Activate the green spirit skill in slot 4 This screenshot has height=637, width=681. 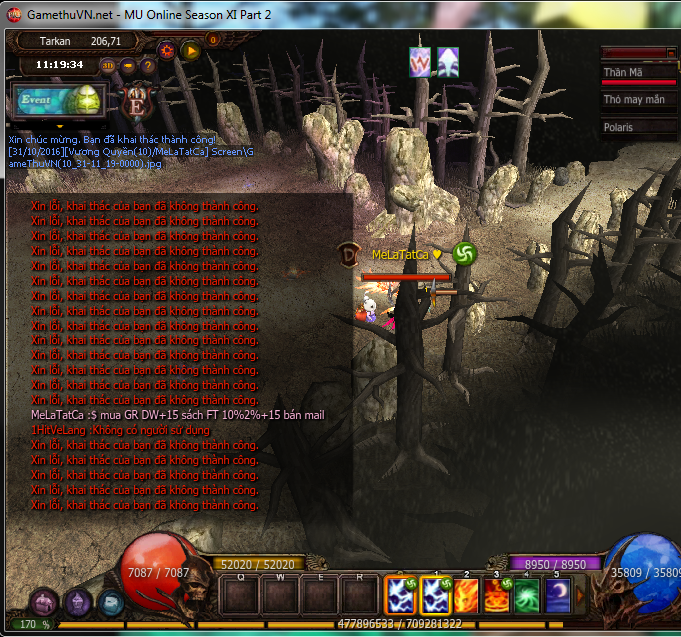click(x=528, y=596)
